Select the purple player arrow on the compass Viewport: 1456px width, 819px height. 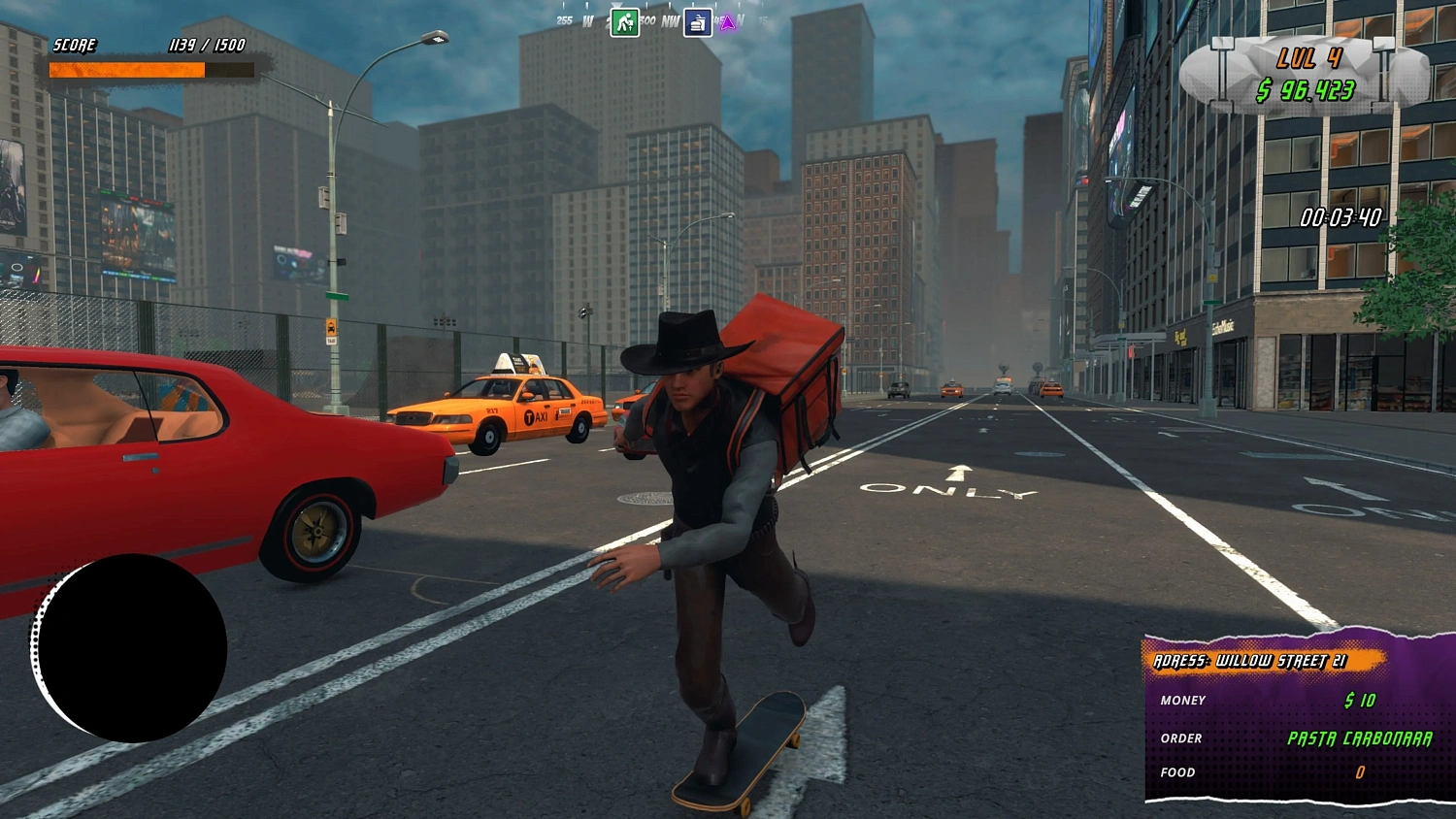point(727,22)
